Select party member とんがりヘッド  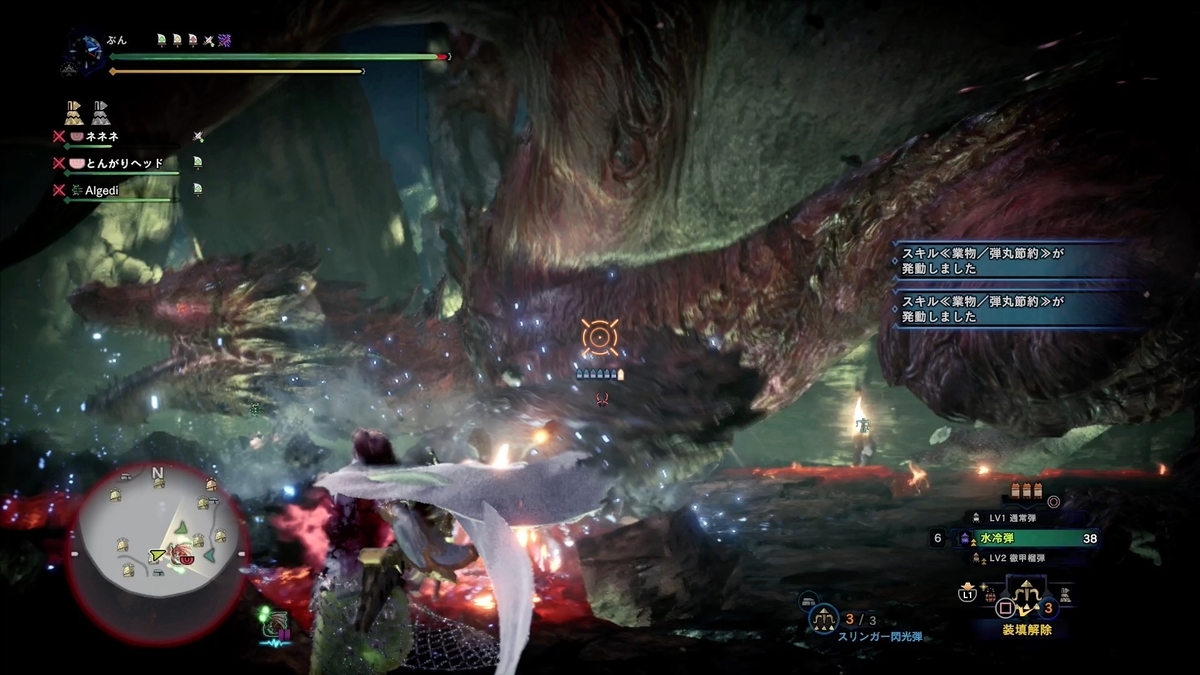125,162
